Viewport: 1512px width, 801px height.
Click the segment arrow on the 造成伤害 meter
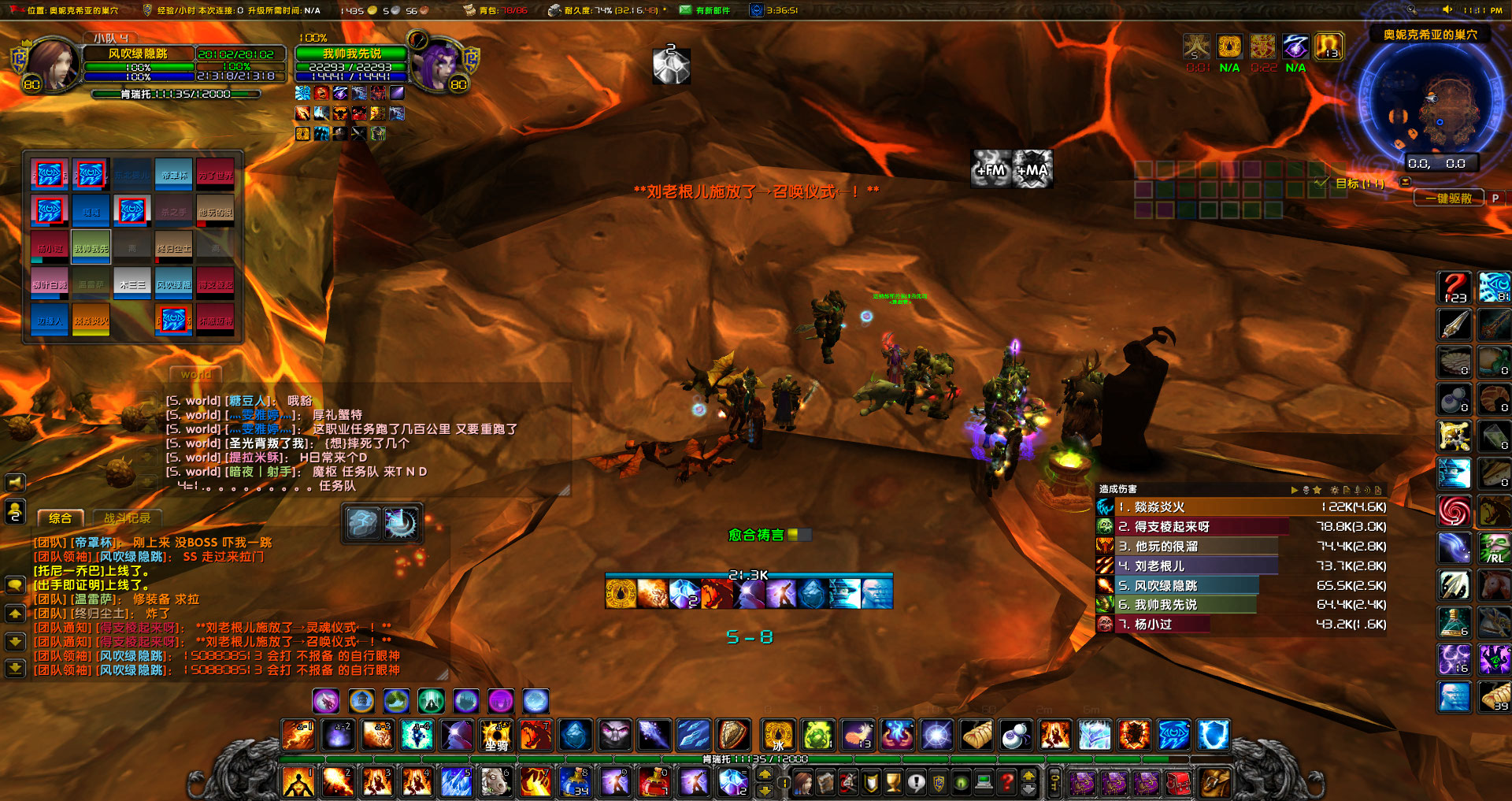[1293, 489]
